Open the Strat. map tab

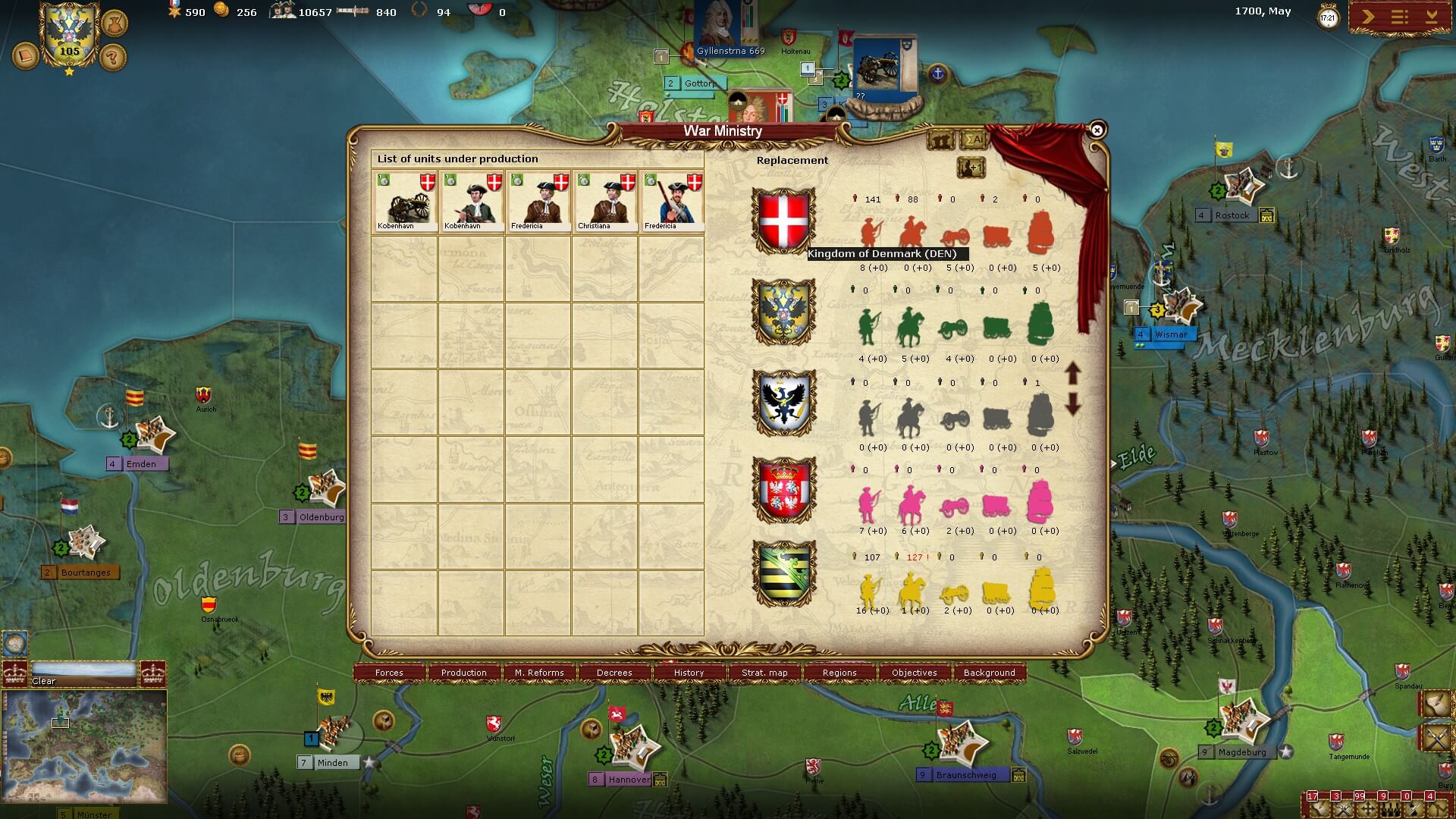tap(764, 673)
